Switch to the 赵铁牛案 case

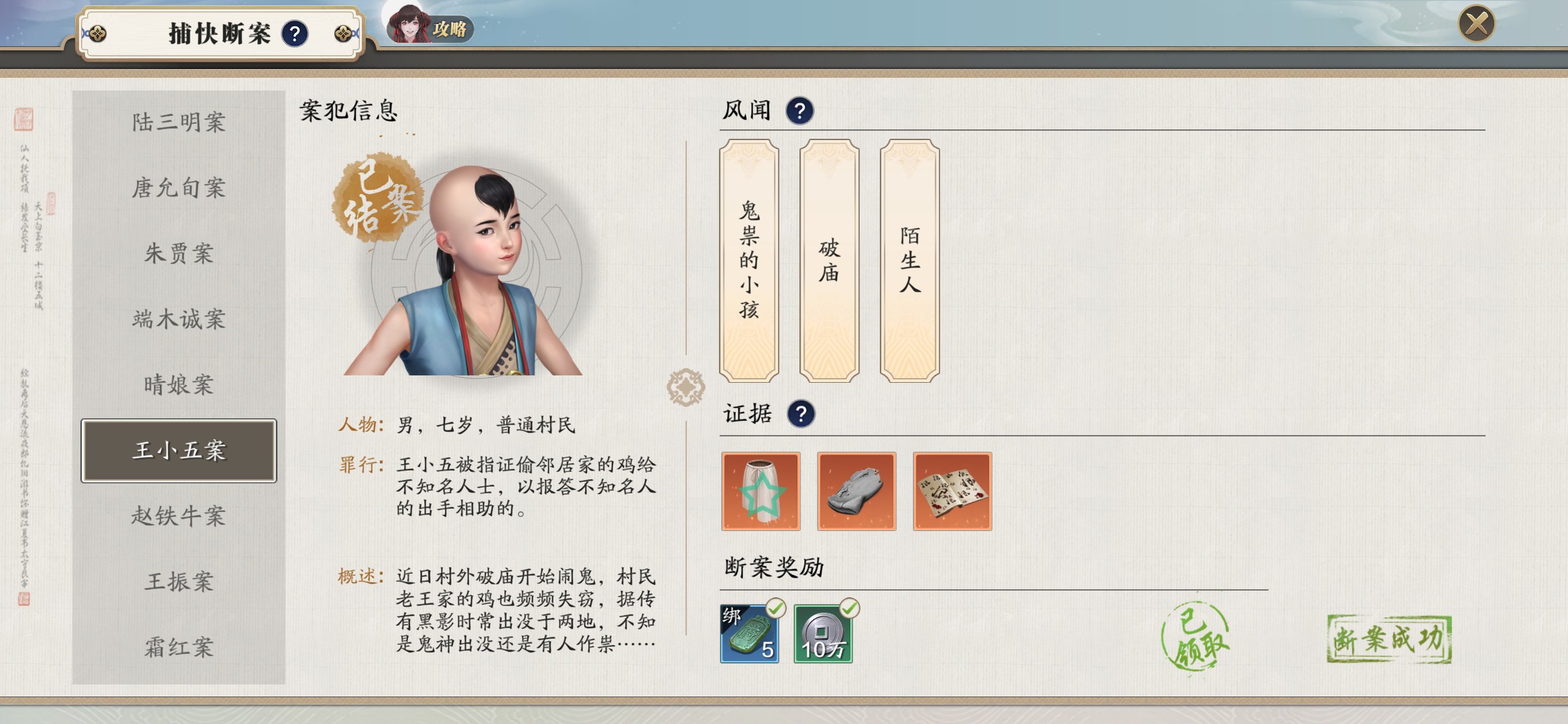178,516
